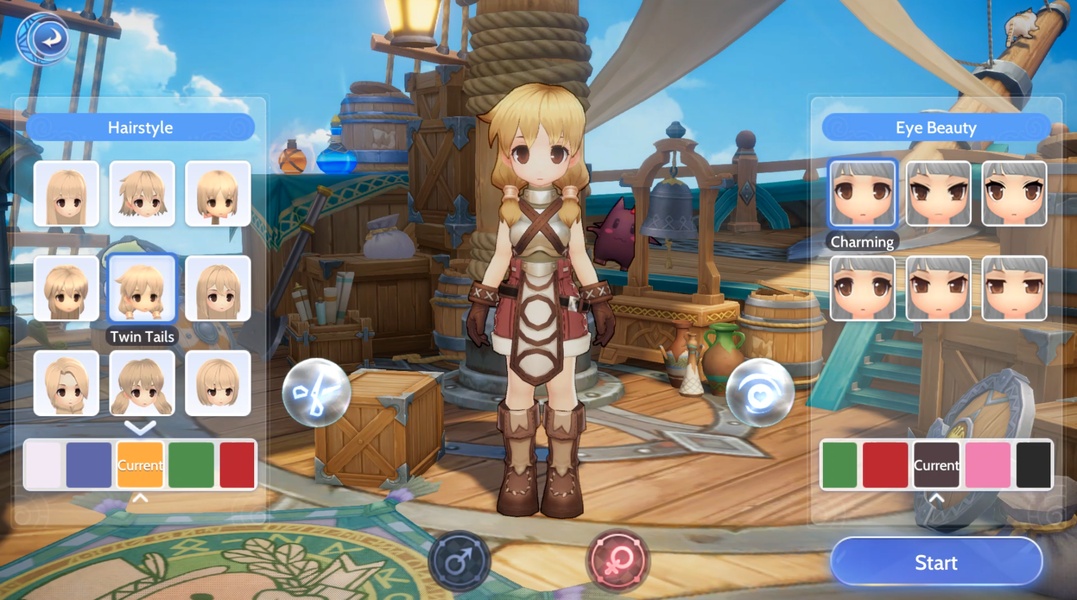Pick the green eye color swatch

tap(840, 465)
